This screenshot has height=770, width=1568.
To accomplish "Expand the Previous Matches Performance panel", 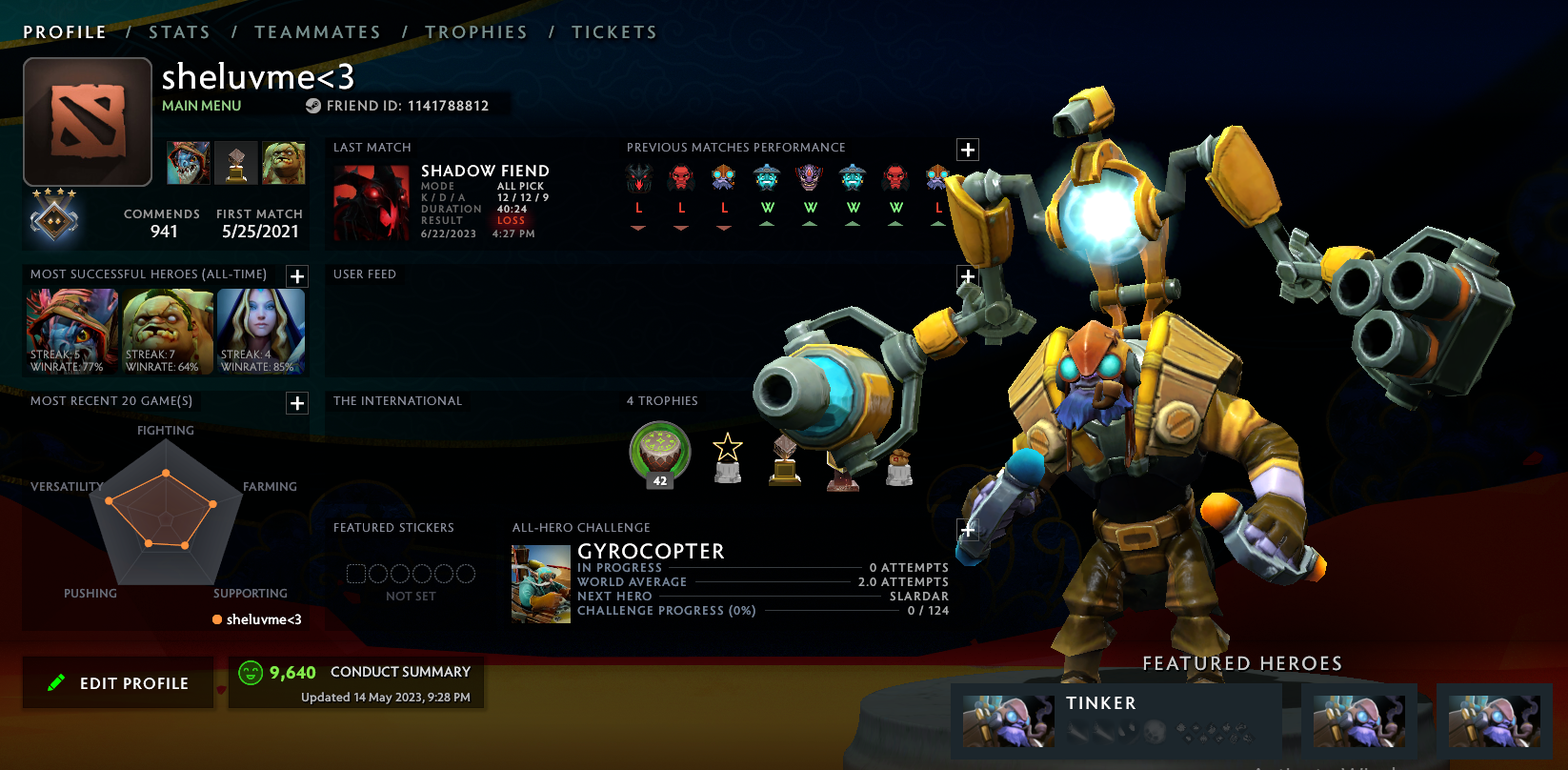I will tap(968, 150).
